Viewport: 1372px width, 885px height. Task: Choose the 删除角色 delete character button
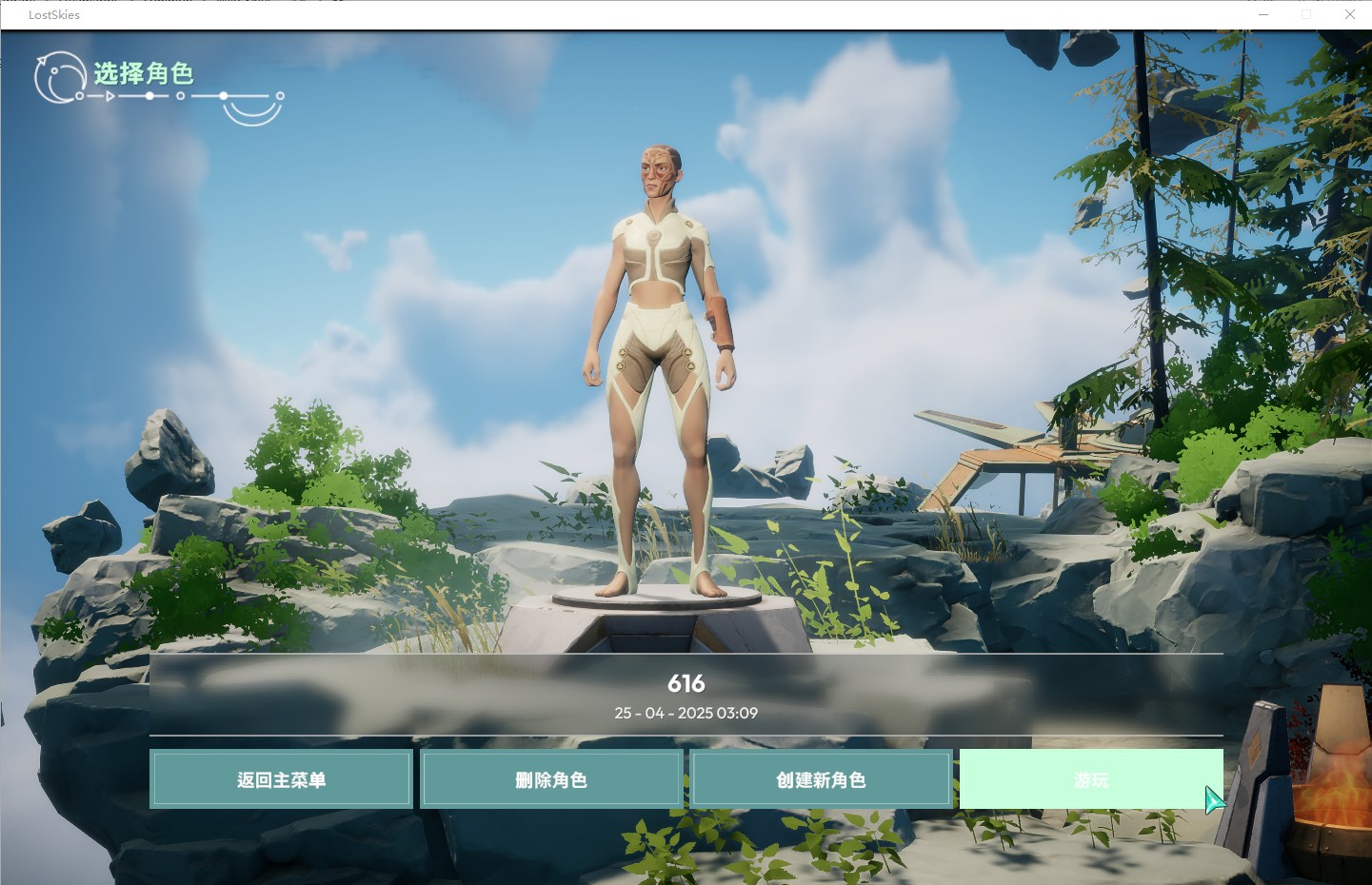click(x=551, y=779)
